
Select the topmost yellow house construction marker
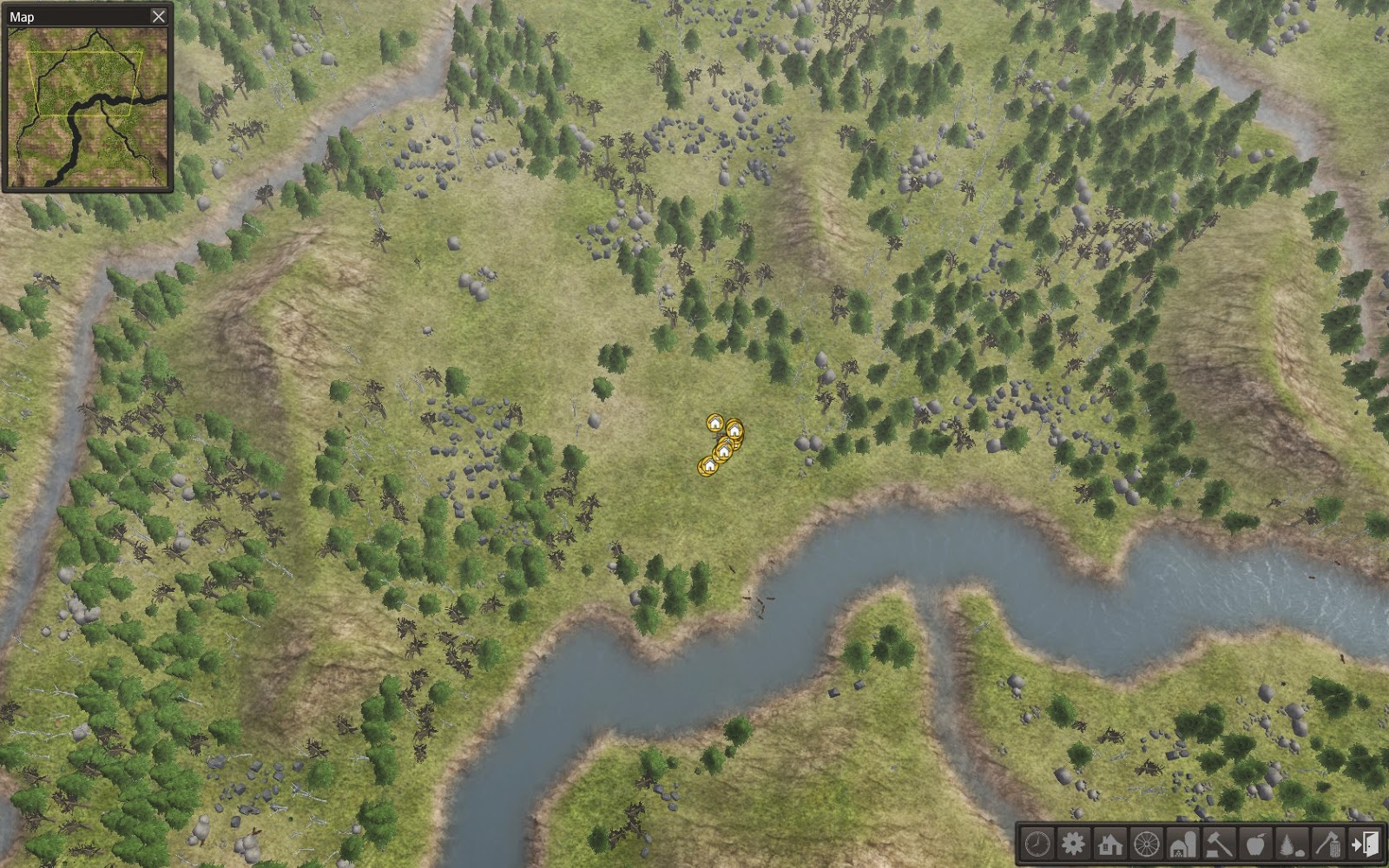(x=714, y=423)
